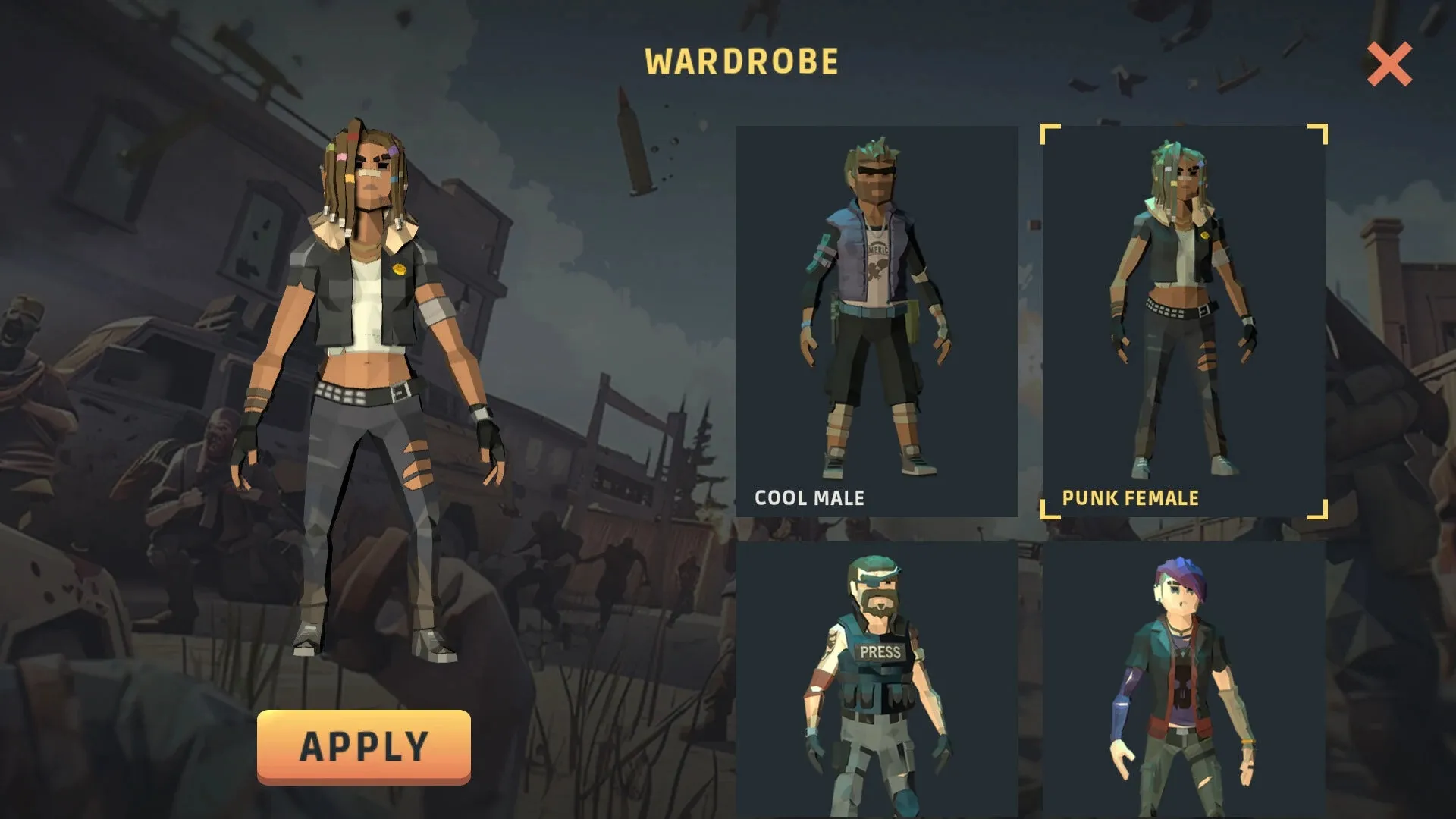This screenshot has width=1456, height=819.
Task: Close the Wardrobe screen
Action: pyautogui.click(x=1389, y=64)
